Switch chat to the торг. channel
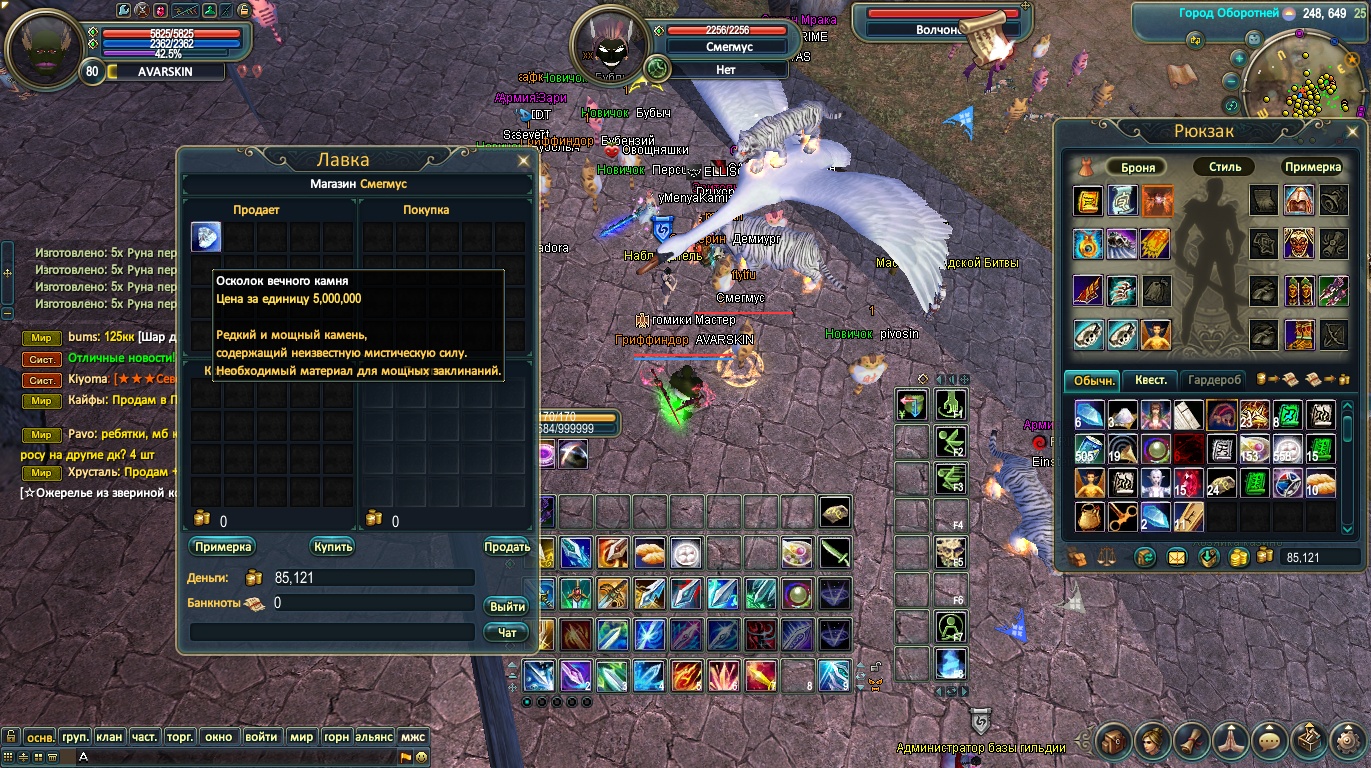This screenshot has height=768, width=1371. 179,737
